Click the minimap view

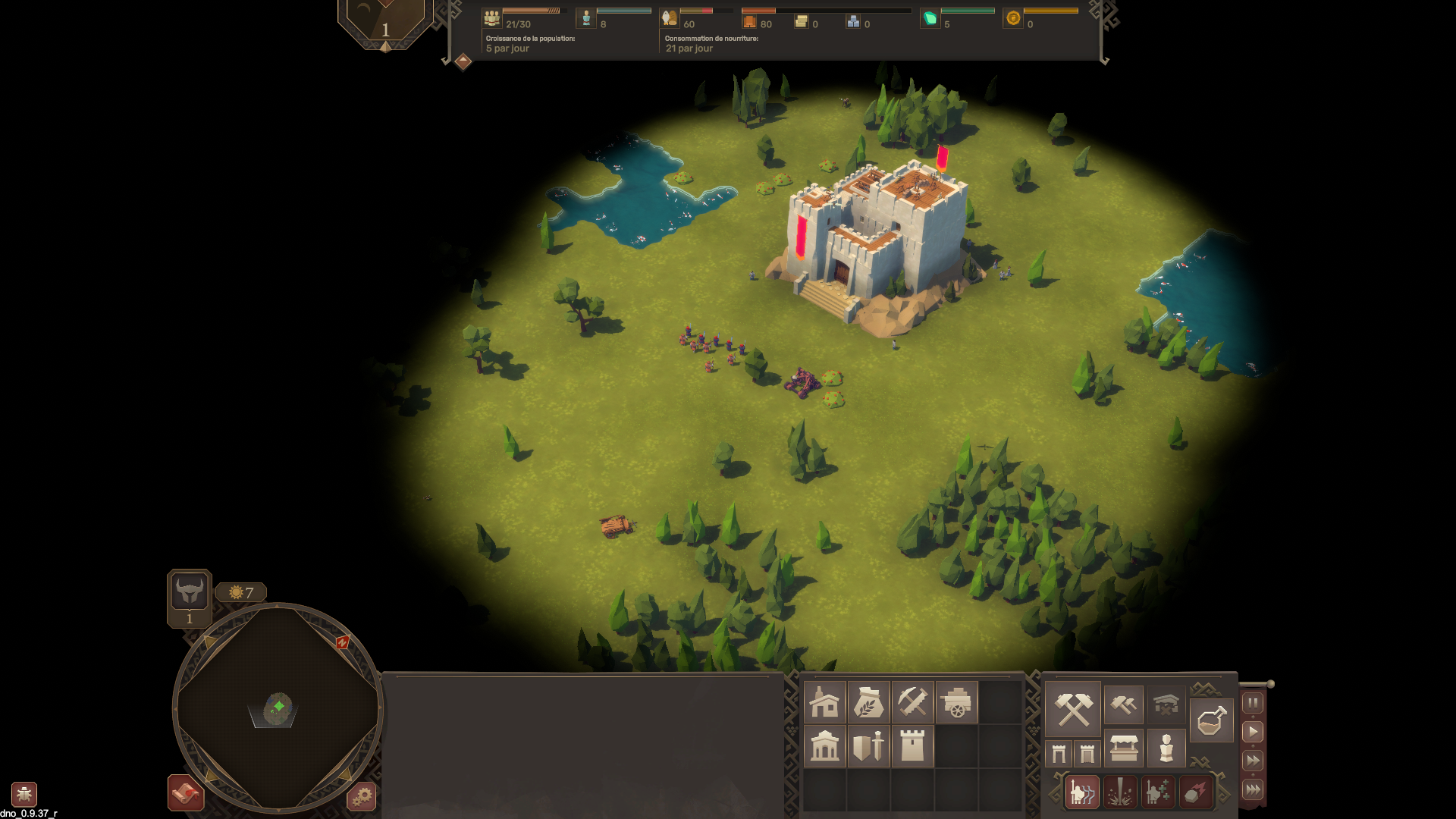[x=278, y=708]
